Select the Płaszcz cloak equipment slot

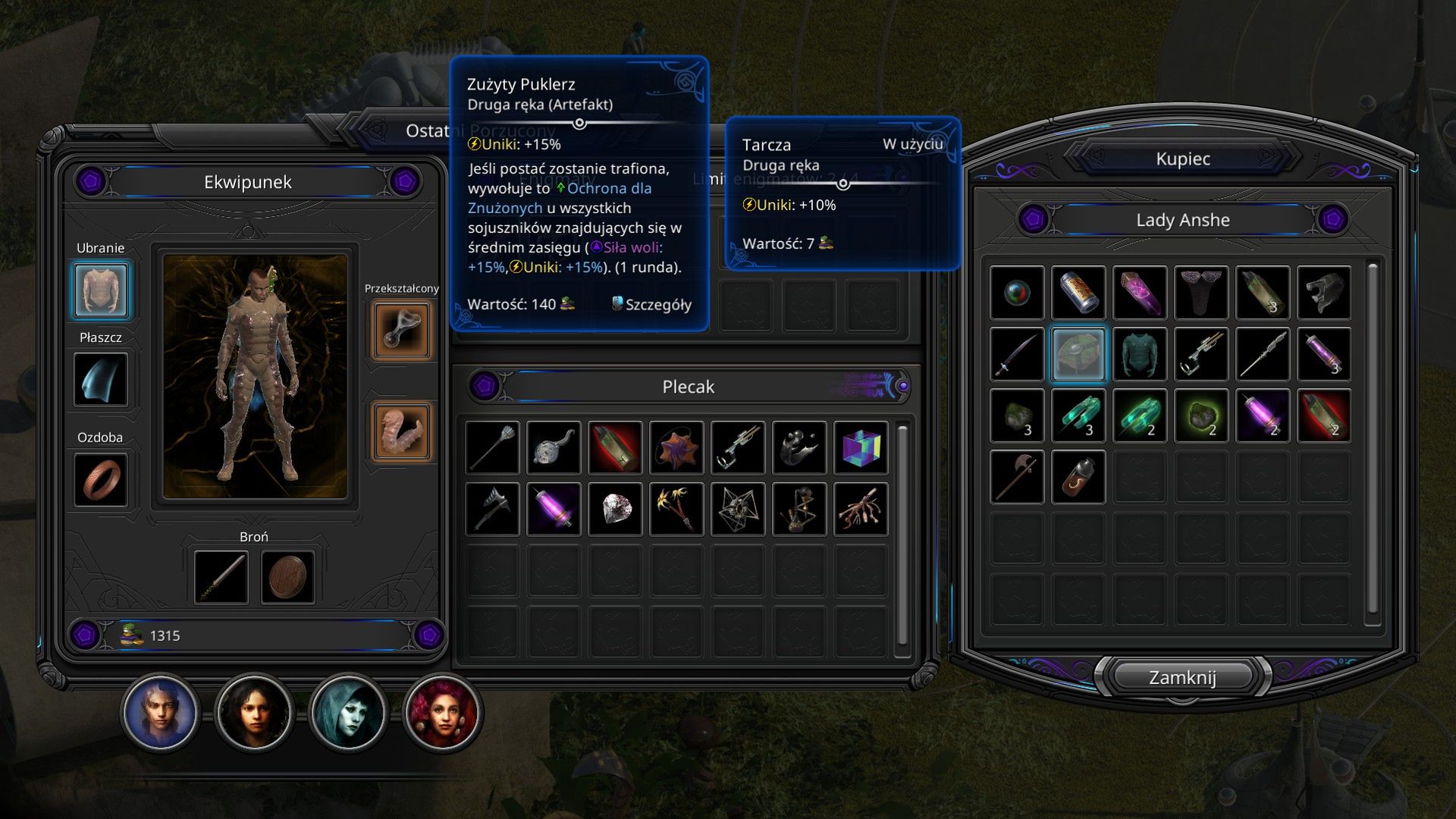pos(101,380)
